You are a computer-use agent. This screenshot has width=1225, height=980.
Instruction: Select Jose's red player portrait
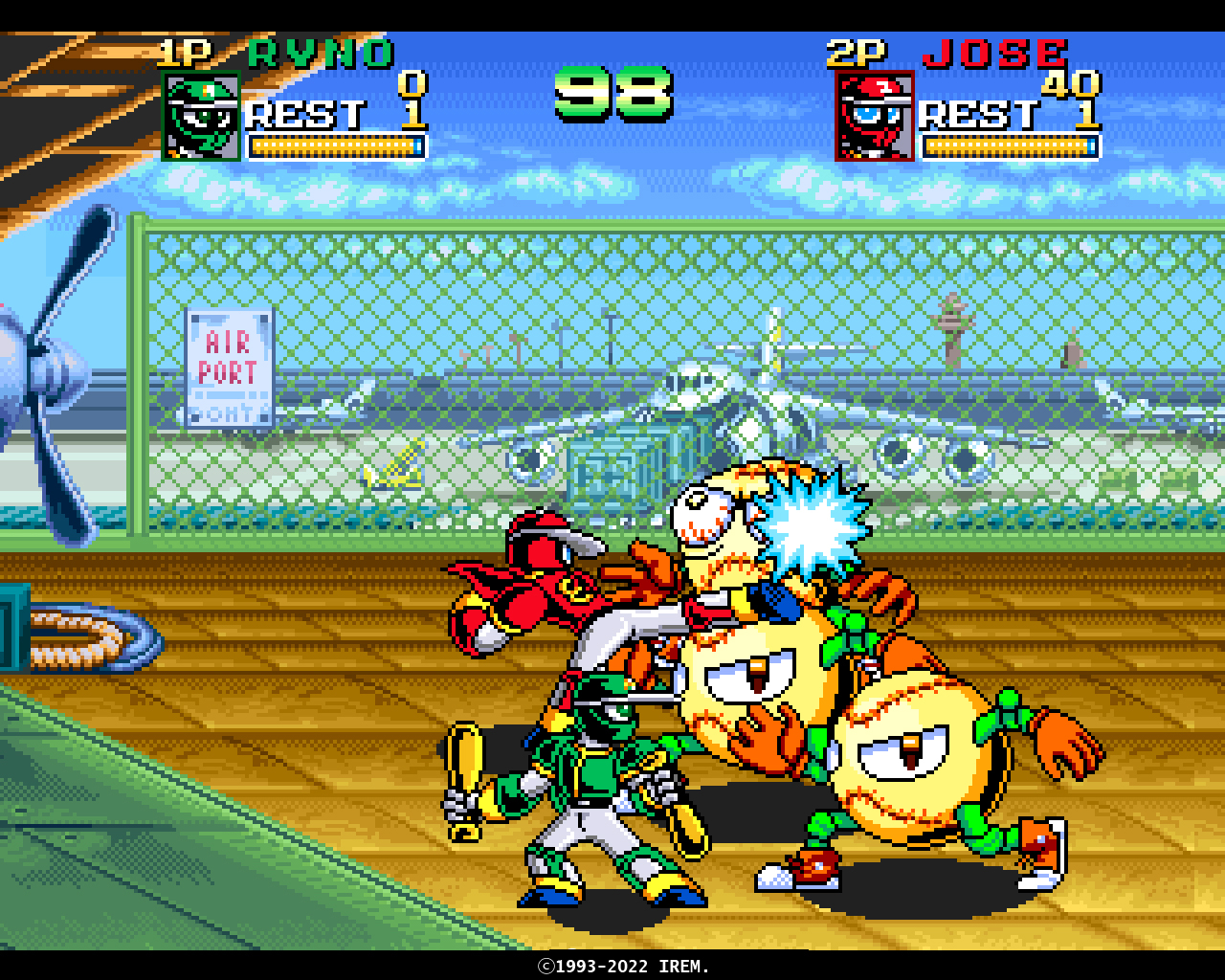coord(875,117)
